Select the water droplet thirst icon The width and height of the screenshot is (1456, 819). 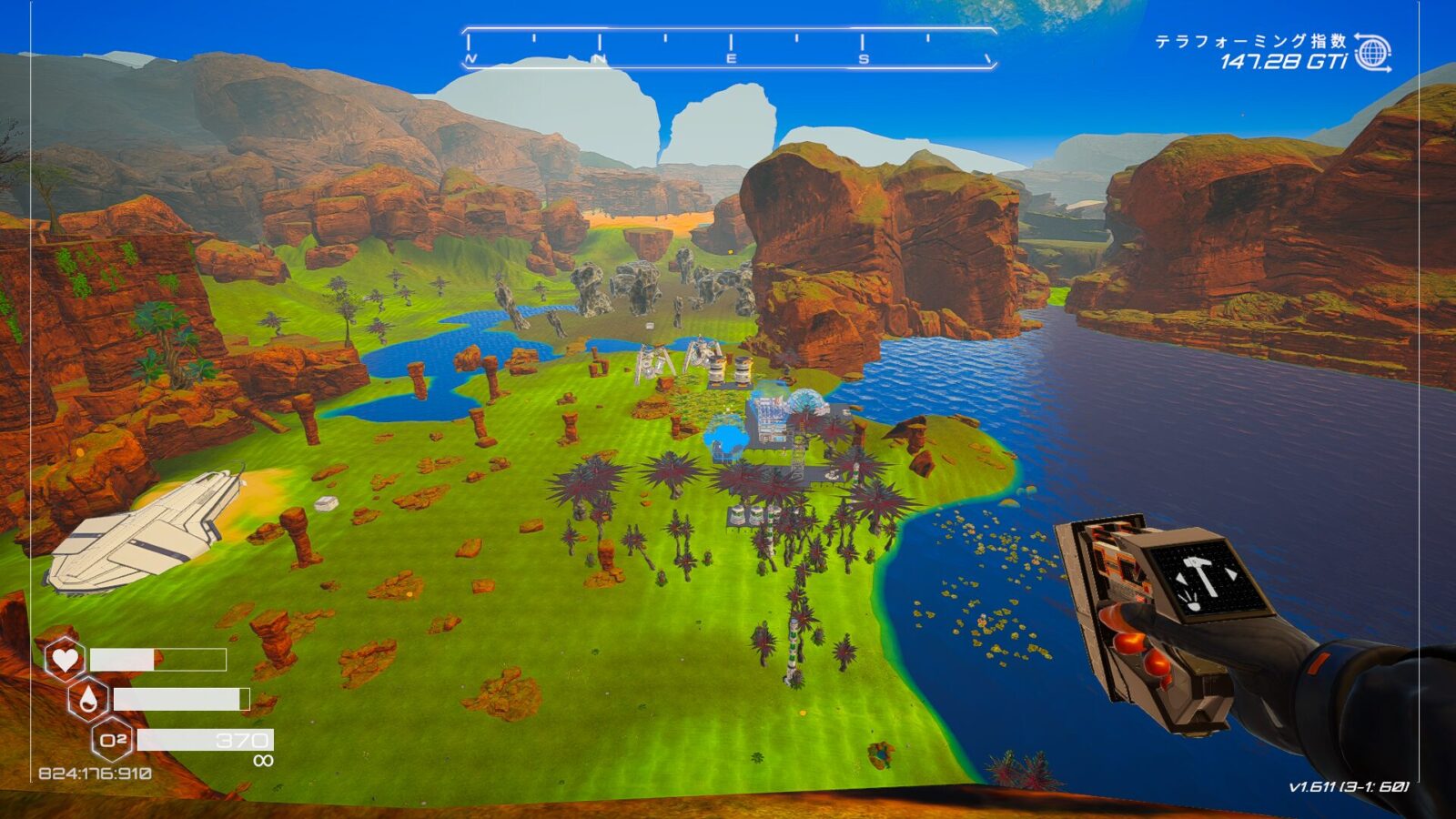point(87,699)
